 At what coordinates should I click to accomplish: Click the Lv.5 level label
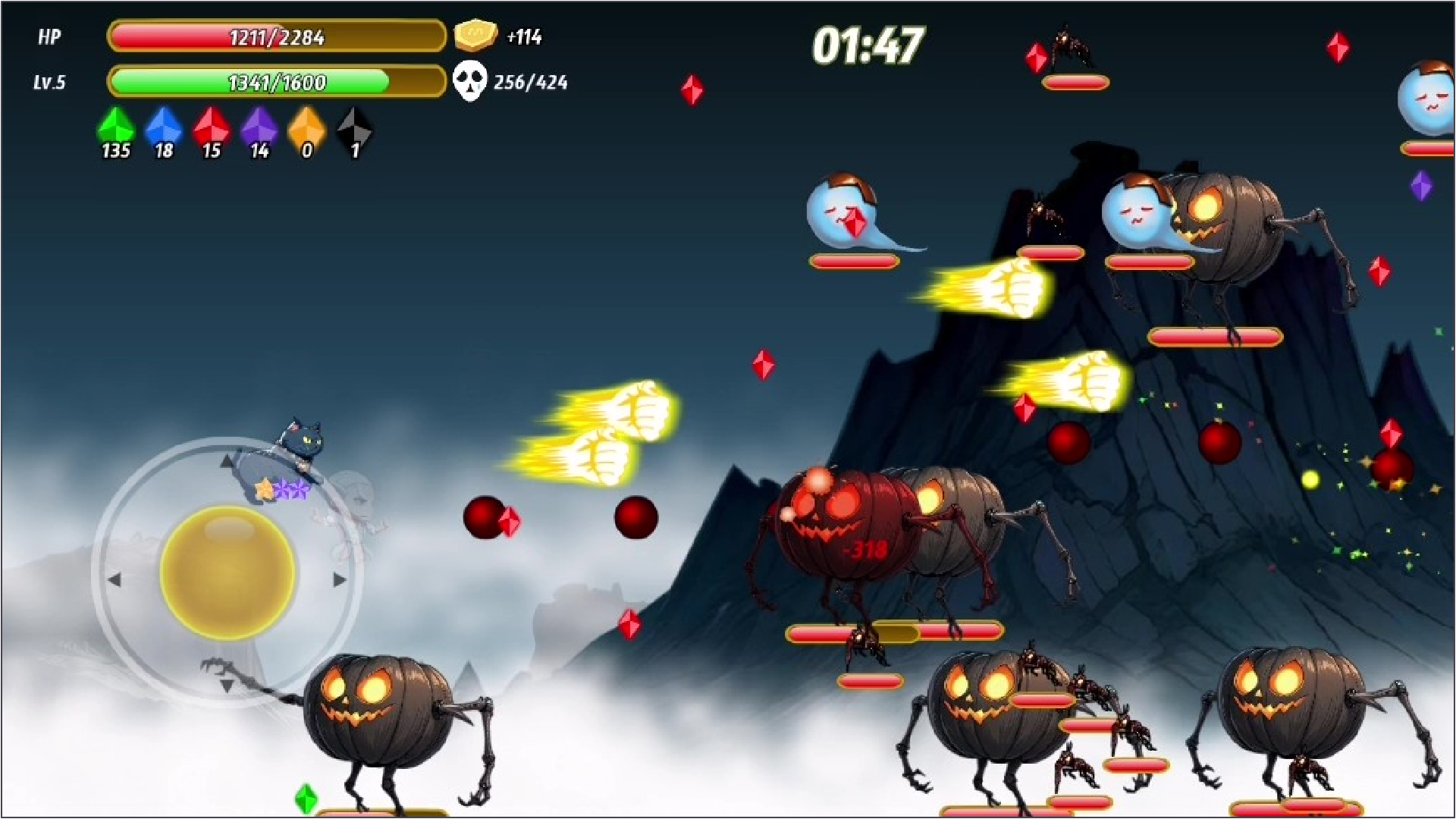50,83
